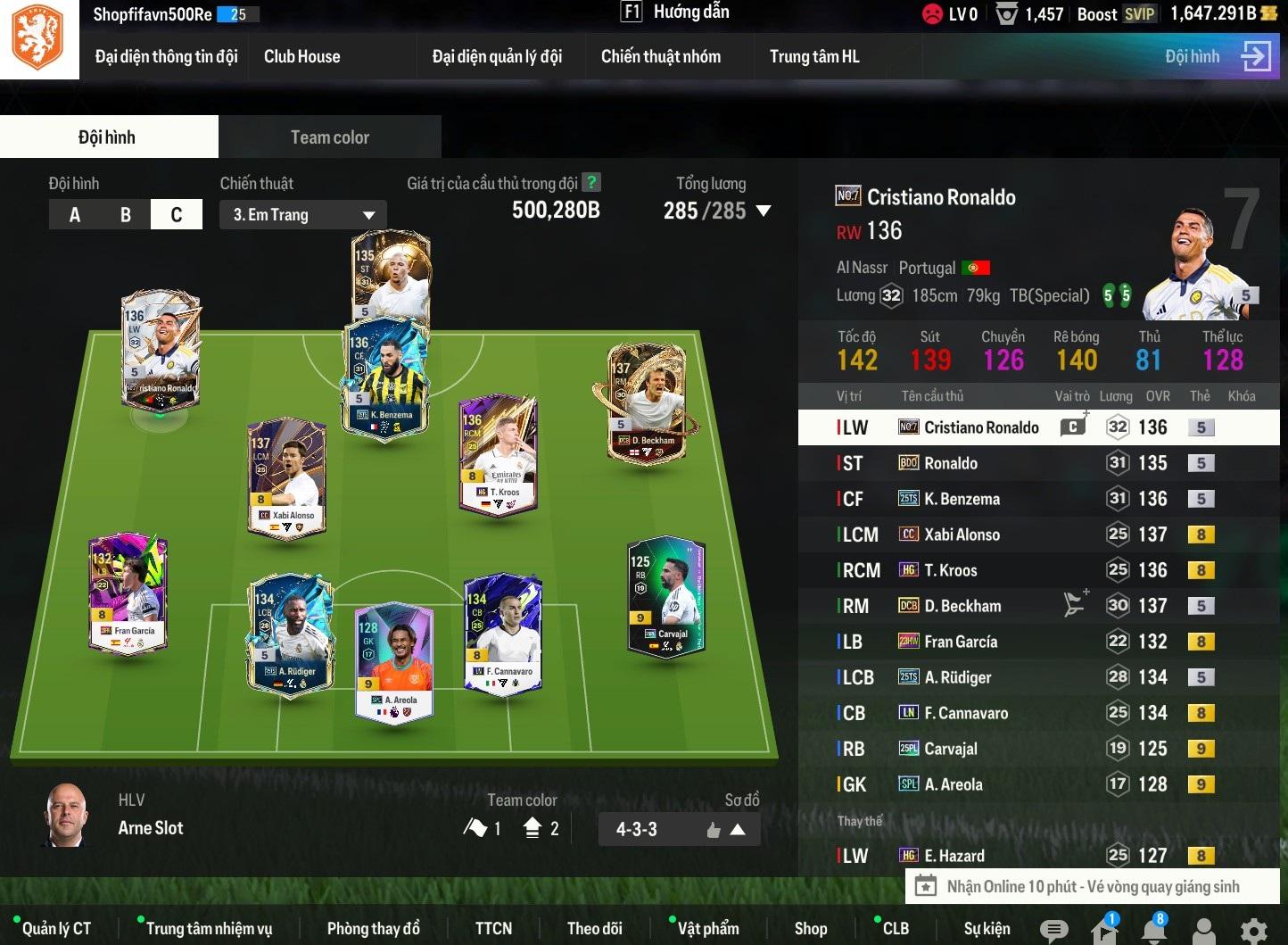Open the Shop from bottom bar
1288x945 pixels.
810,929
